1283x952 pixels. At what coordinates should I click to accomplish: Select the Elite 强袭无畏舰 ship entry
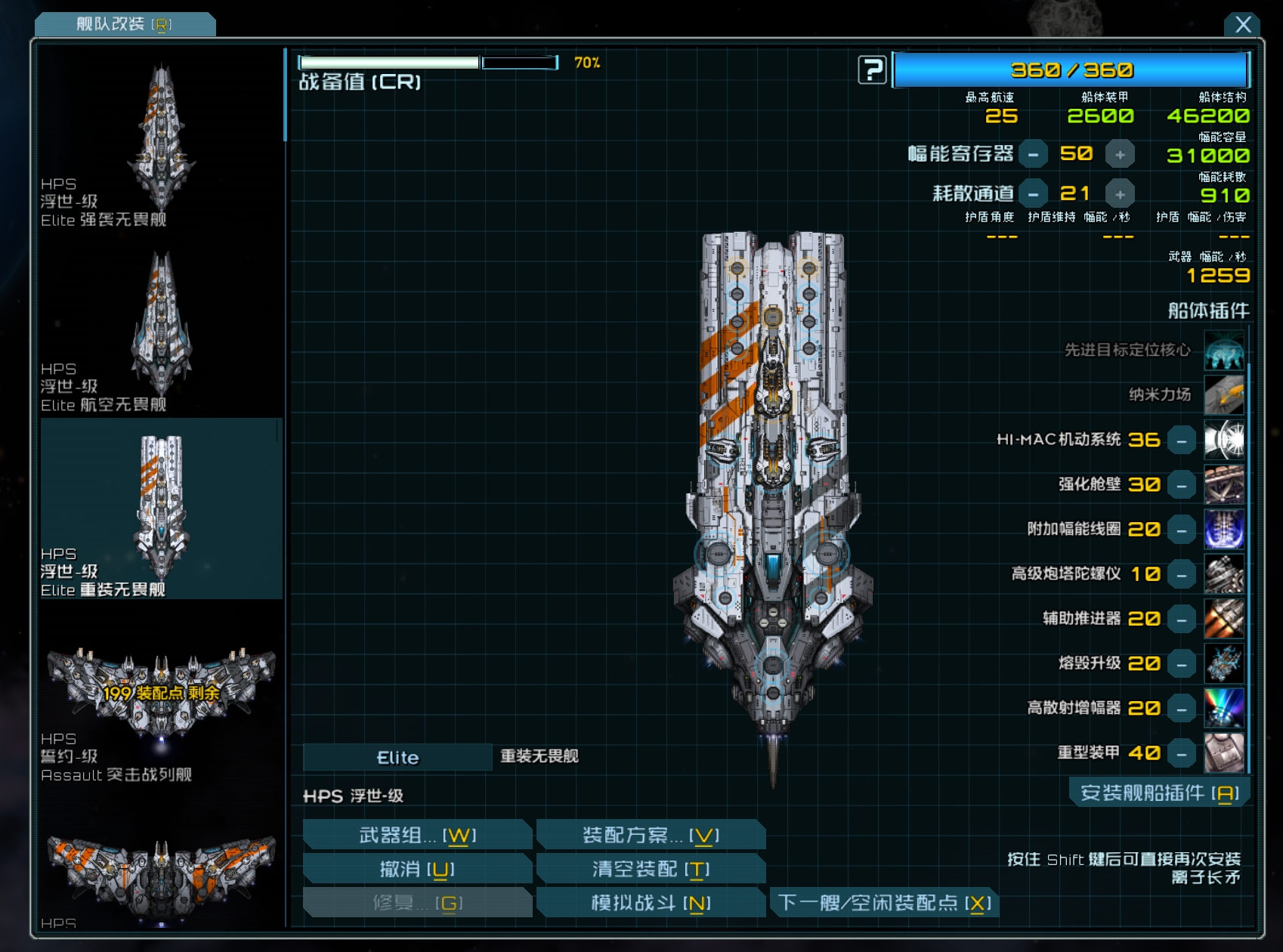point(161,144)
